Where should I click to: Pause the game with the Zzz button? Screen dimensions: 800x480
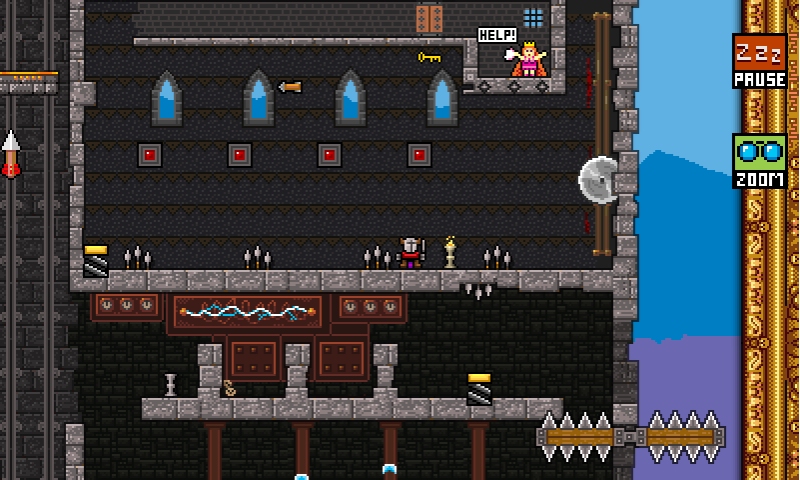759,60
